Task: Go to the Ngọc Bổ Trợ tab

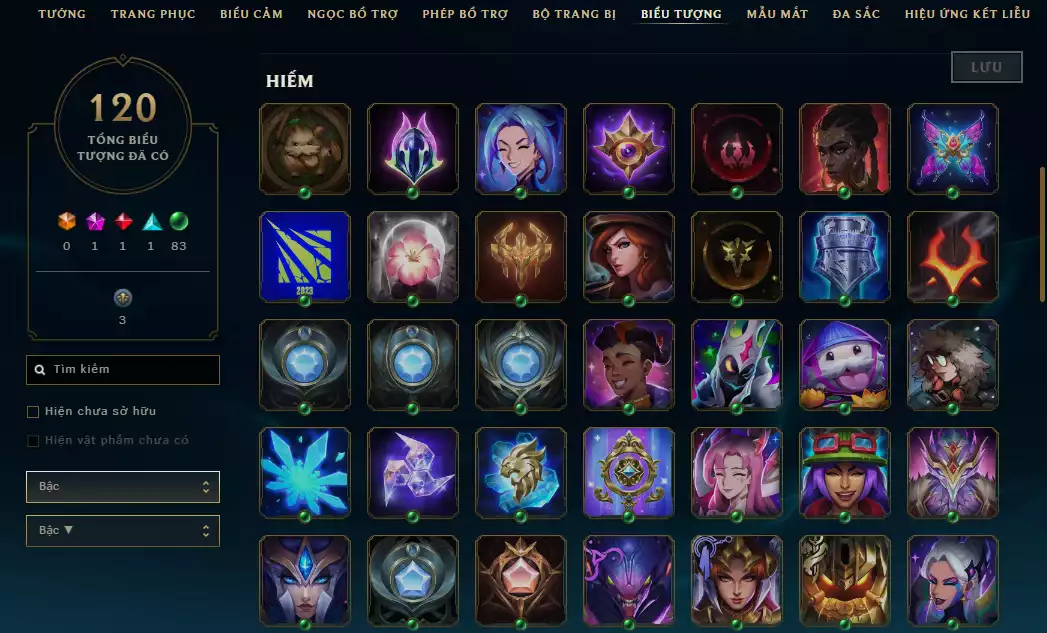Action: point(352,14)
